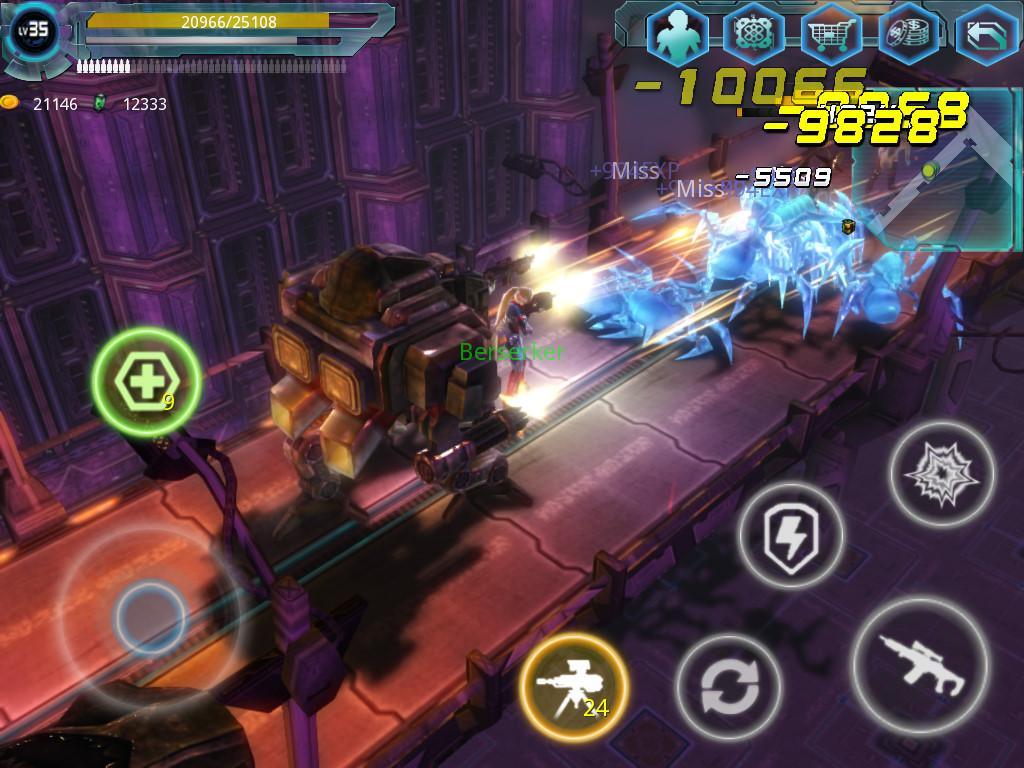
Task: Open the shopping cart store
Action: tap(831, 35)
